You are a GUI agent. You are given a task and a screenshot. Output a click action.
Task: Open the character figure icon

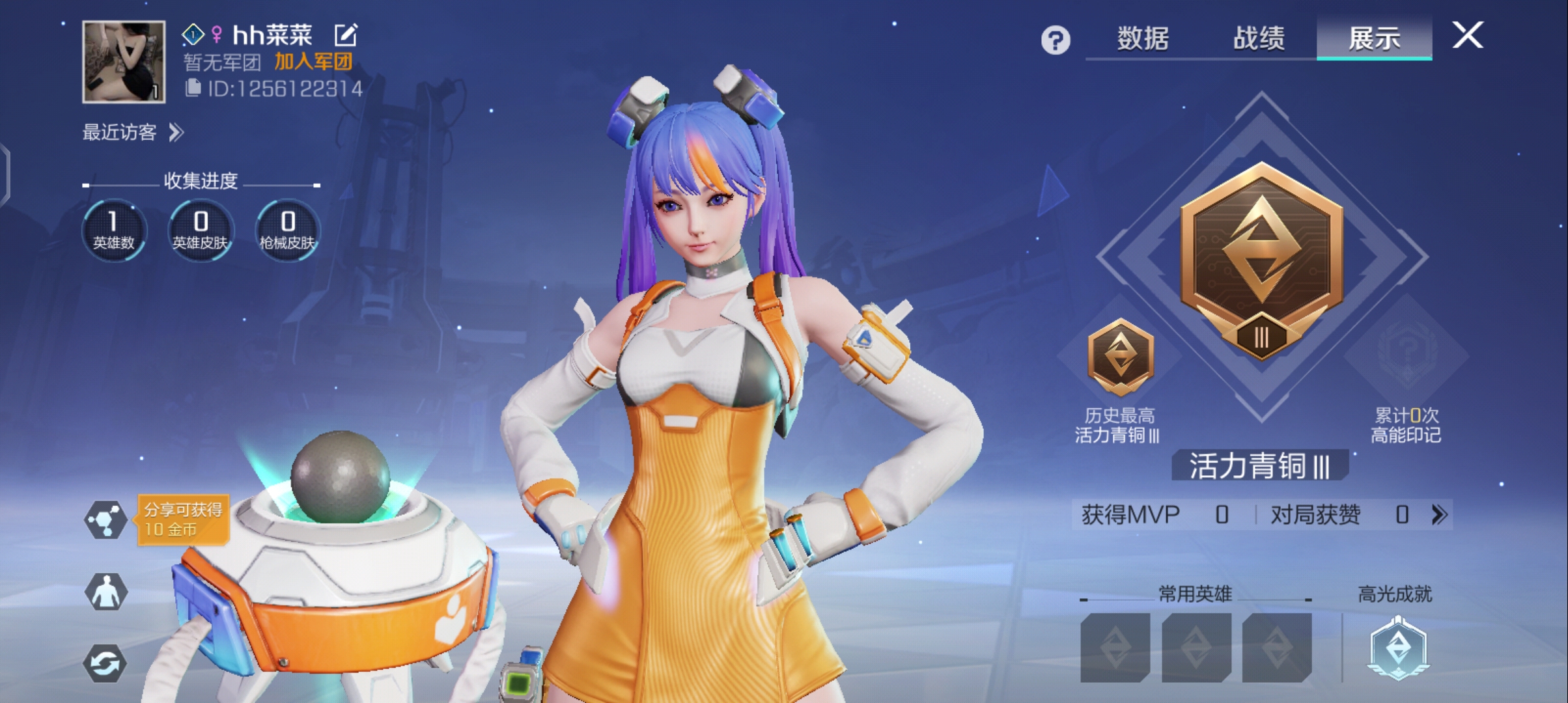click(x=105, y=592)
